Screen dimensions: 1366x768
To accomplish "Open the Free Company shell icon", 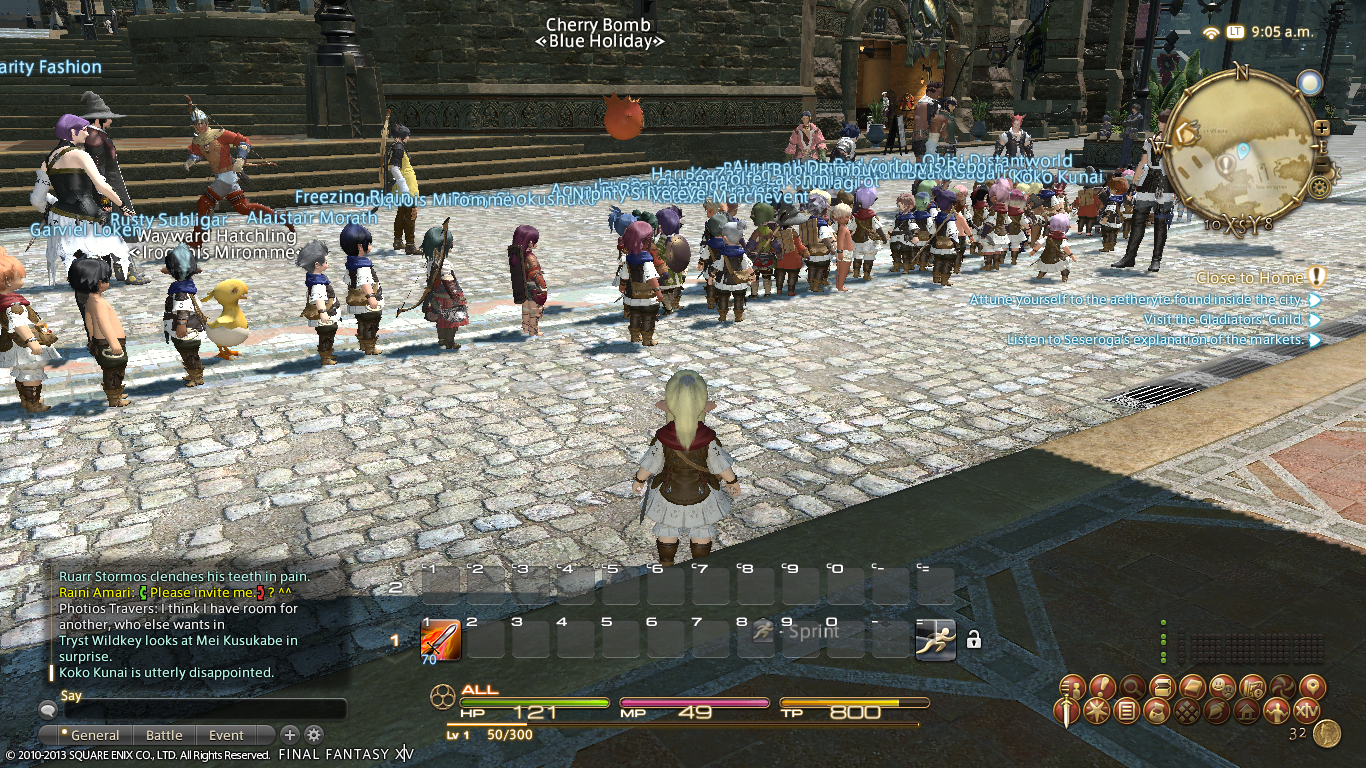I will tap(1218, 712).
